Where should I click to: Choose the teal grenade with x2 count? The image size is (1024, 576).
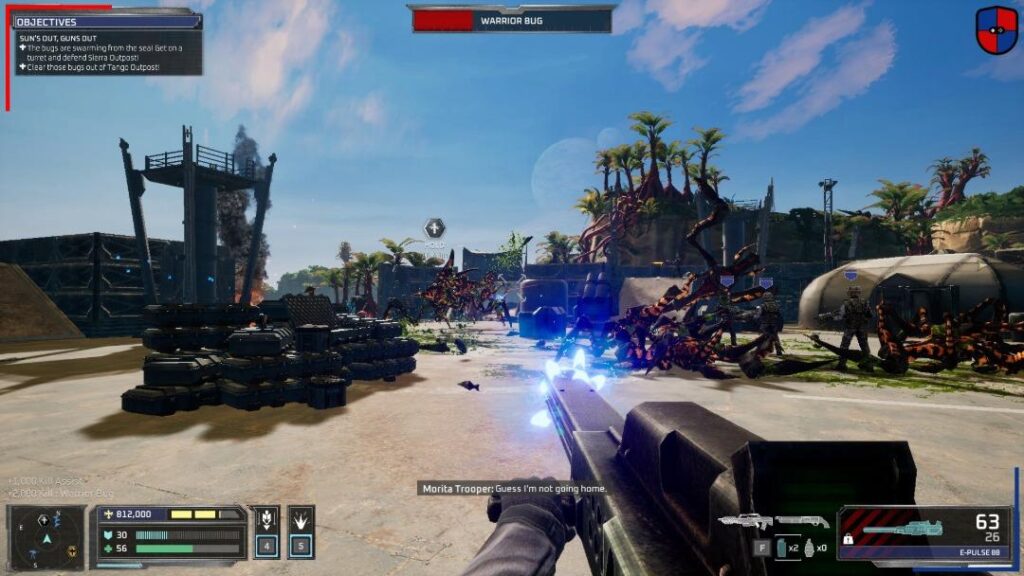click(x=781, y=547)
